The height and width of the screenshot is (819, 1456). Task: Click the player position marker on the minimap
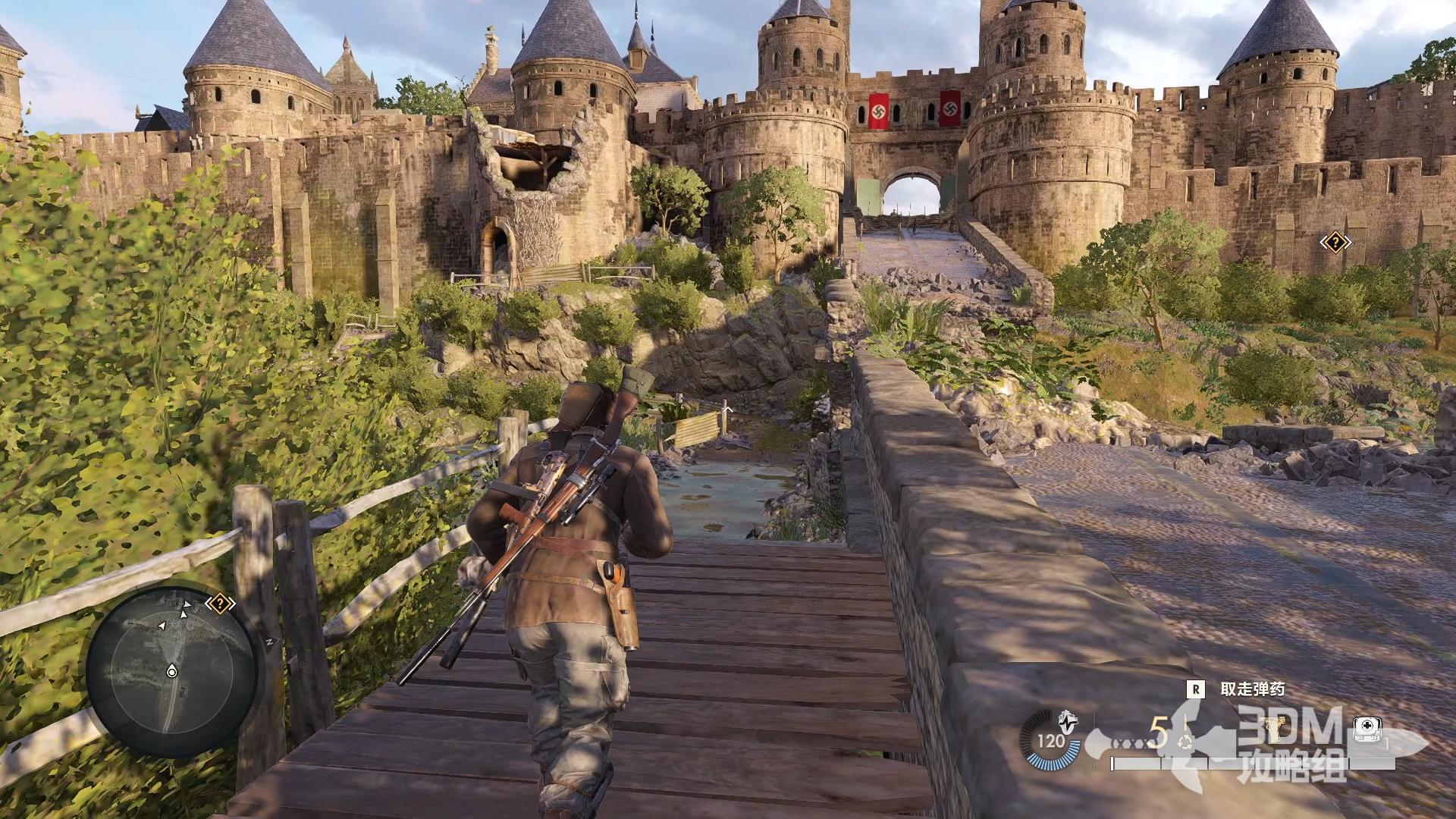point(171,671)
